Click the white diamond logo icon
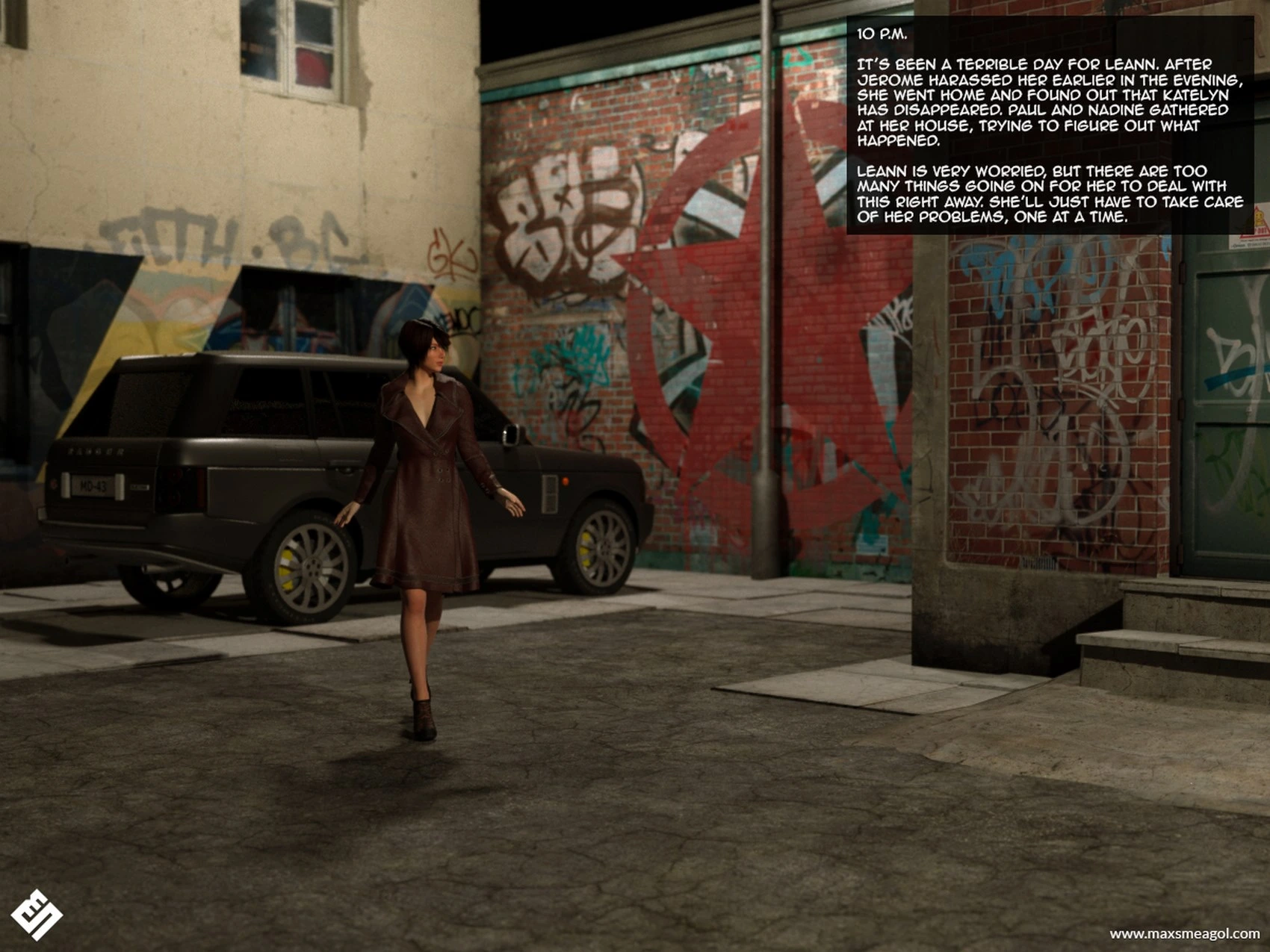 tap(36, 914)
